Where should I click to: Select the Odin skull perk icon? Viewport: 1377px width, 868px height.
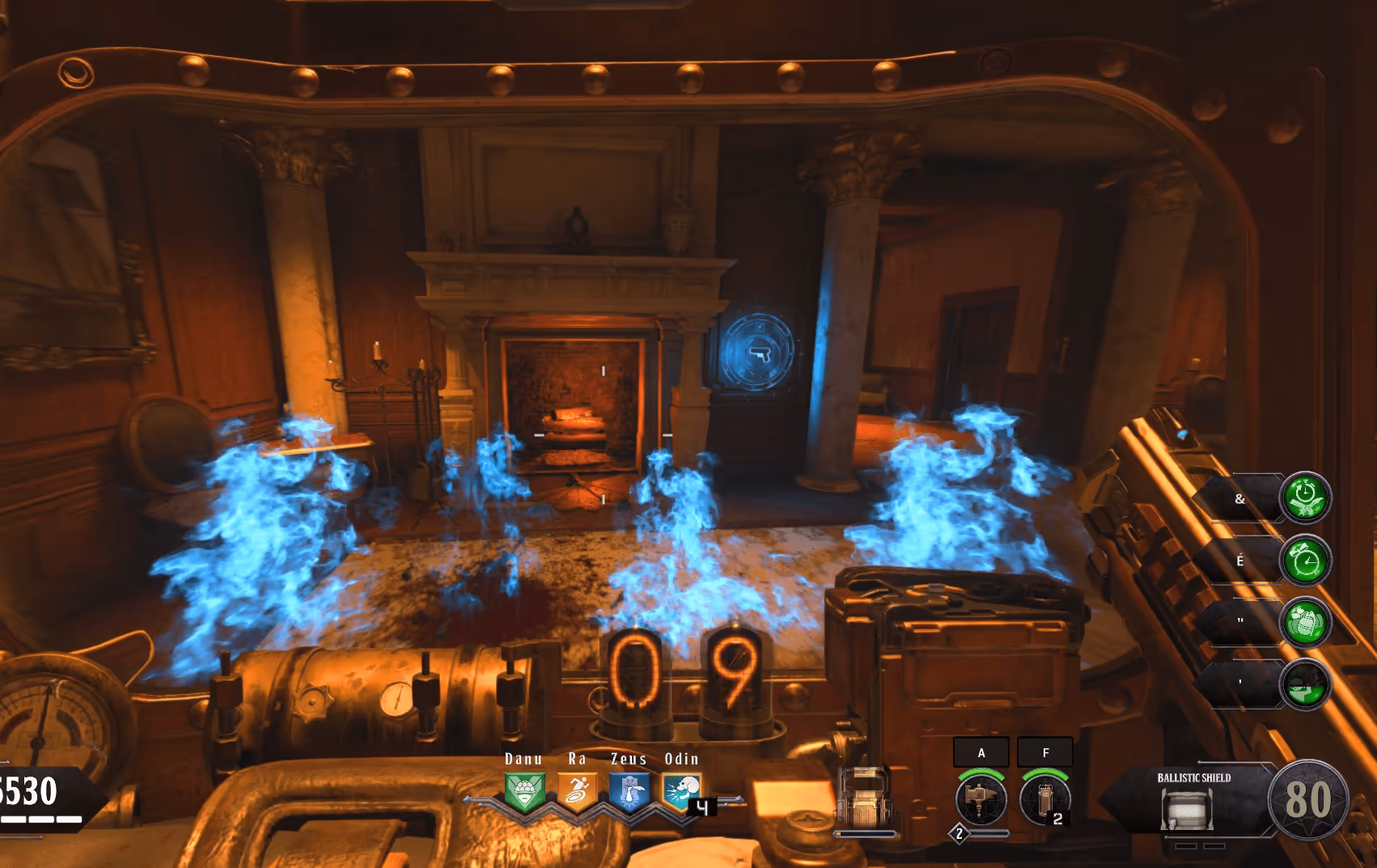tap(681, 792)
